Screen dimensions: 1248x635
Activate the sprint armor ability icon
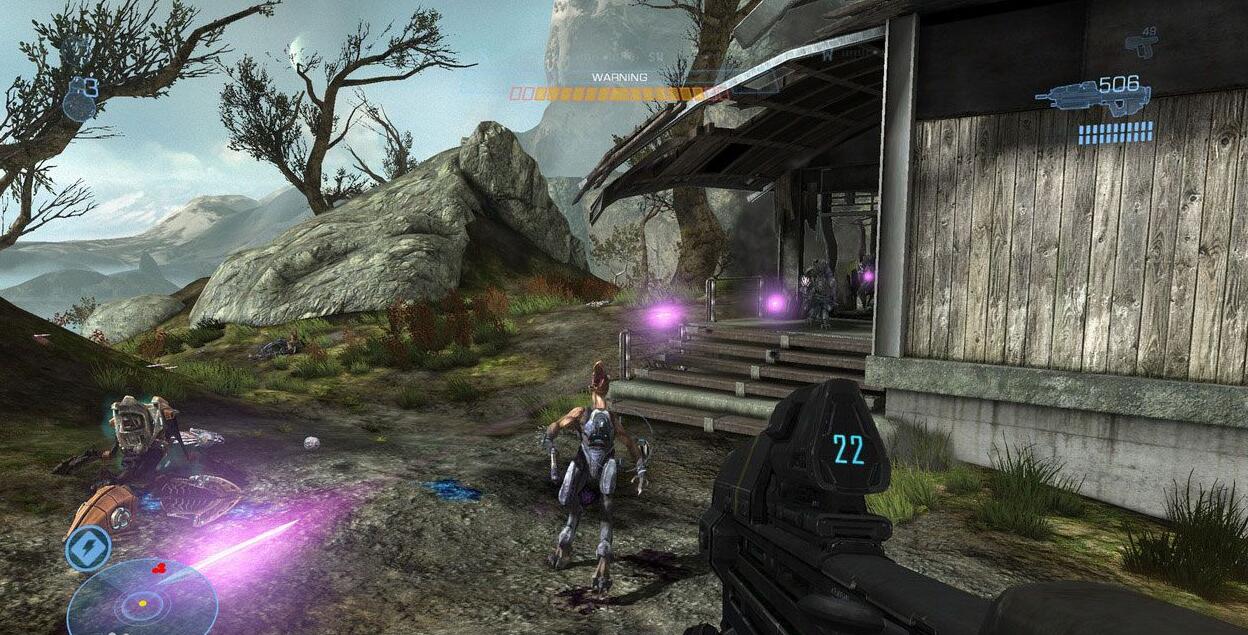tap(87, 547)
